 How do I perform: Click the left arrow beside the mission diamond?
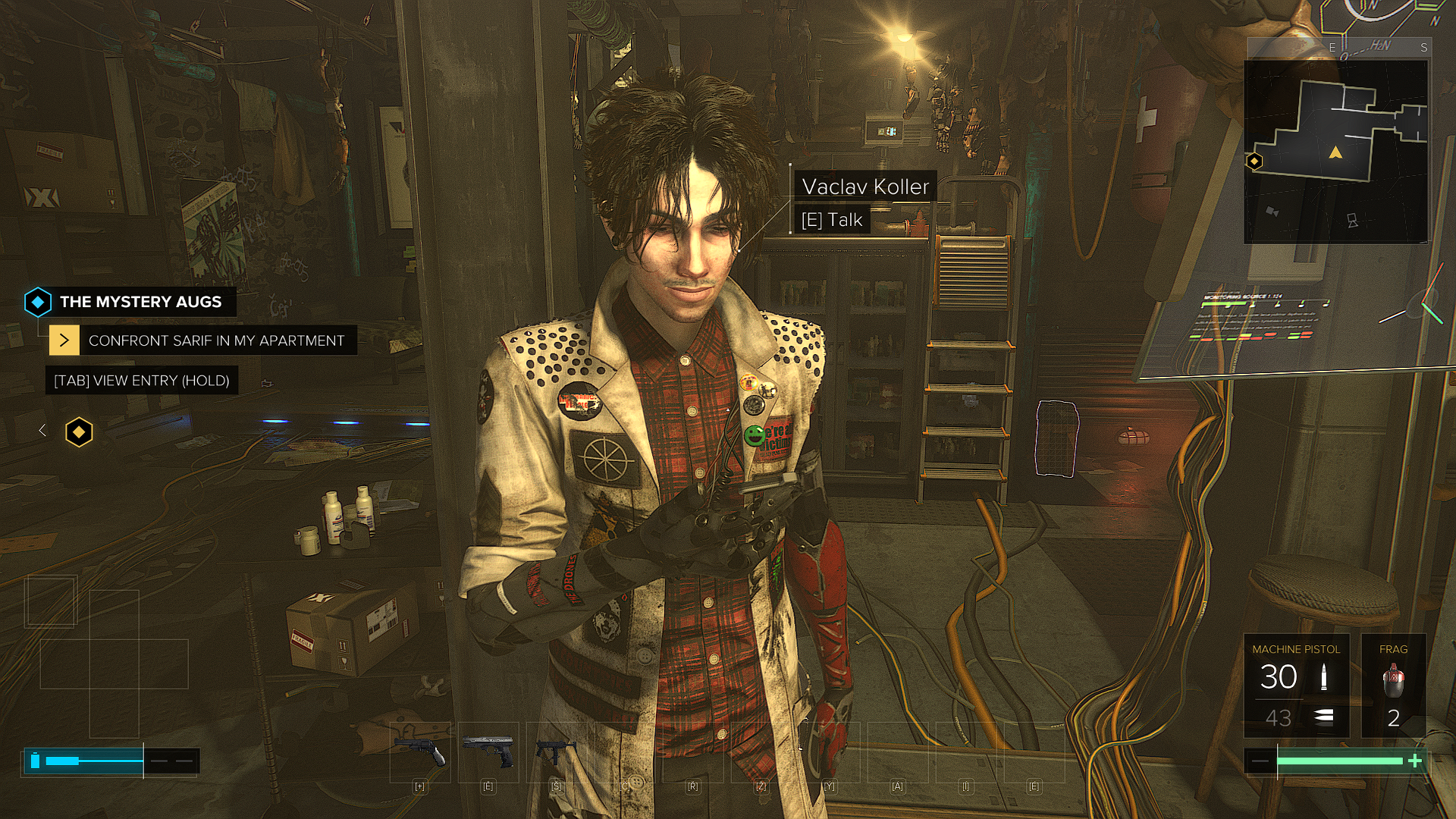click(x=42, y=431)
